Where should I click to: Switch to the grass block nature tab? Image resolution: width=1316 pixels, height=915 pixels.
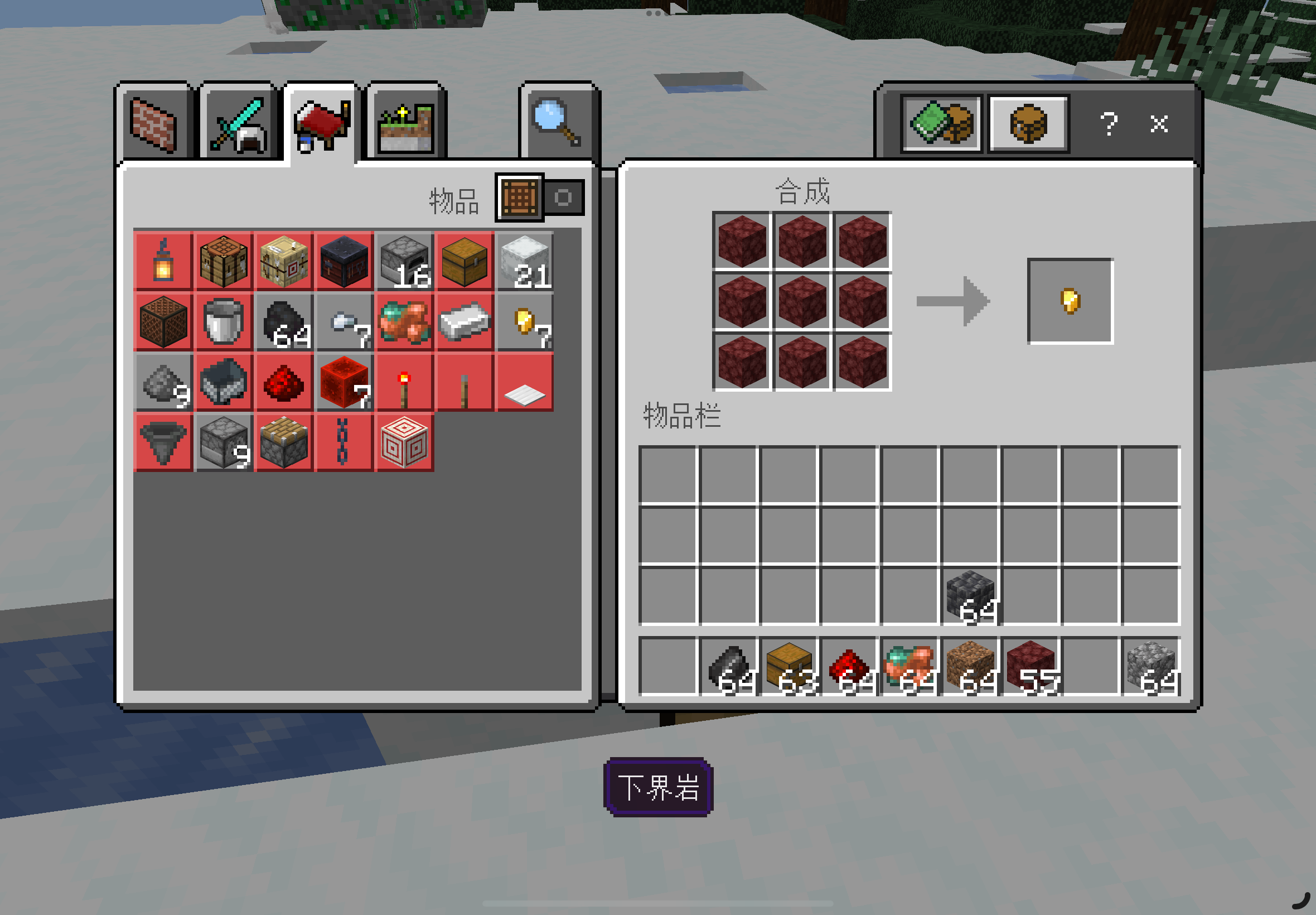pos(405,124)
